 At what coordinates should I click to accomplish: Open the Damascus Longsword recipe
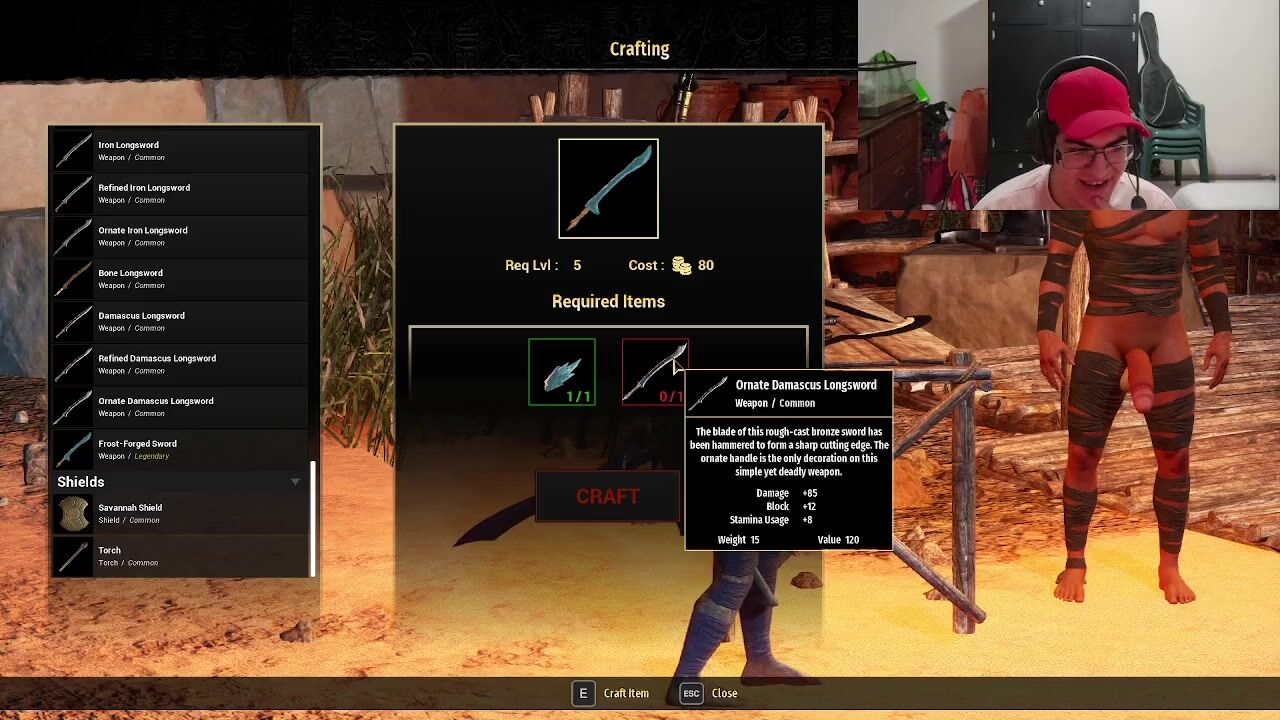[x=180, y=321]
